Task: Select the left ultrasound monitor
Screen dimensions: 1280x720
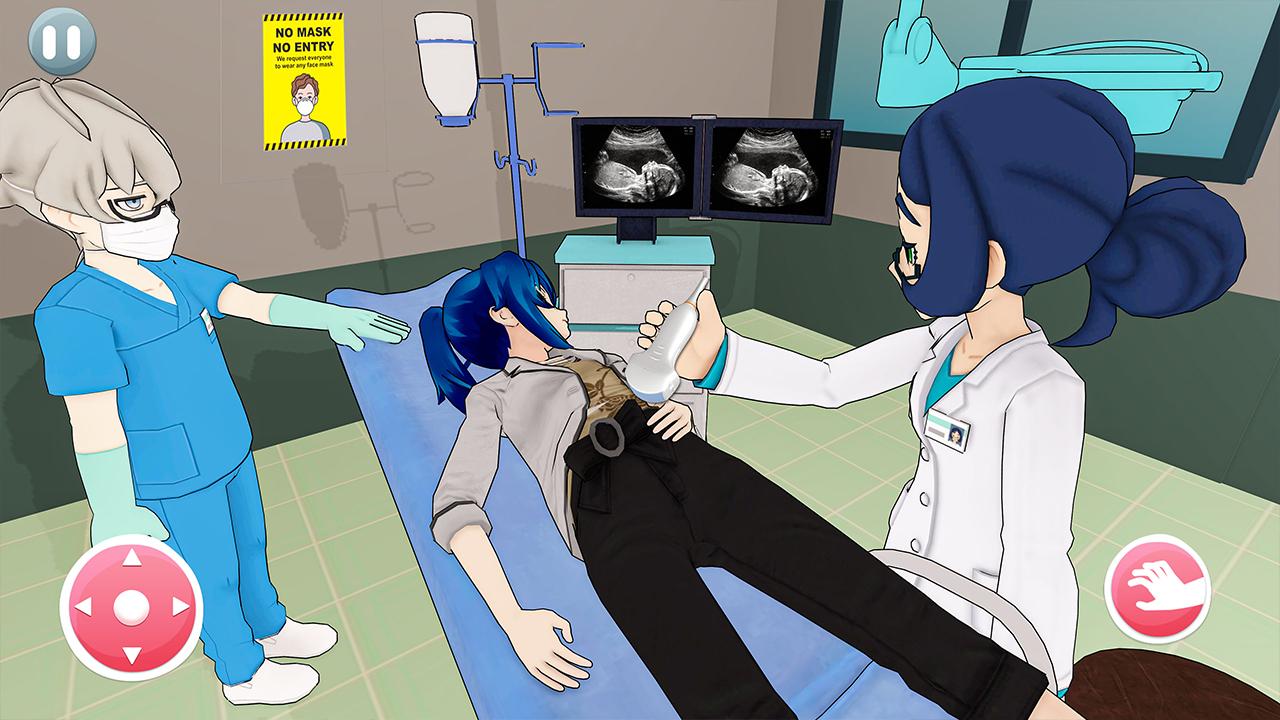Action: point(637,165)
